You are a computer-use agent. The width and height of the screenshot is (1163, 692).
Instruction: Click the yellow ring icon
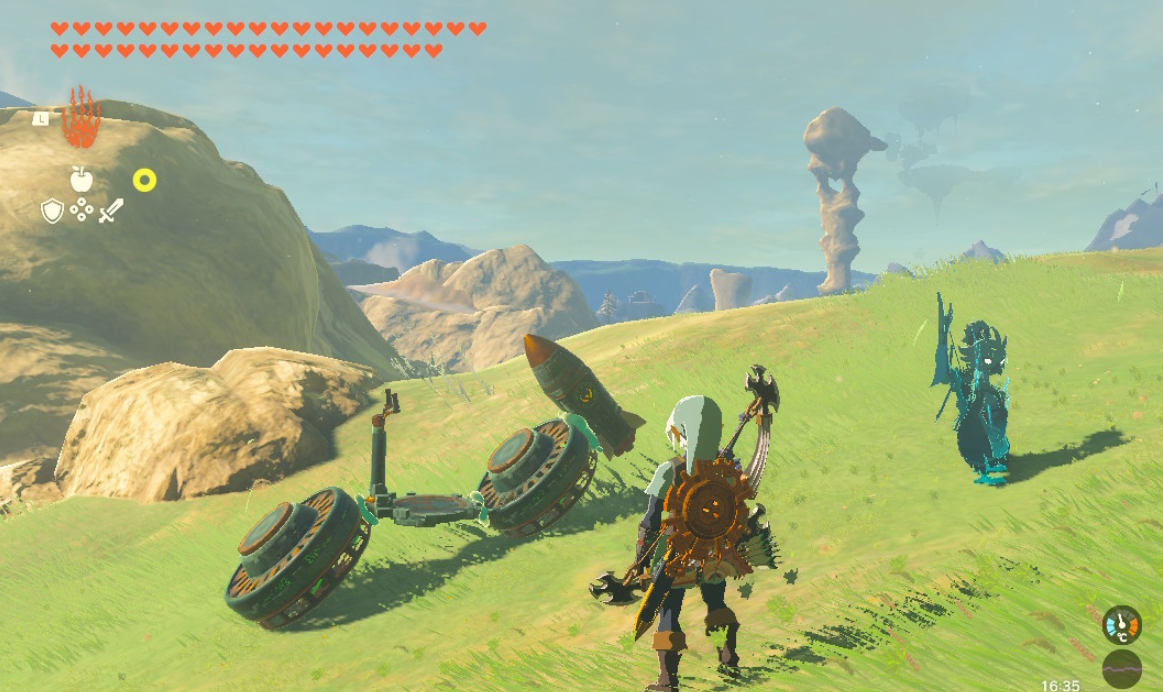point(145,180)
